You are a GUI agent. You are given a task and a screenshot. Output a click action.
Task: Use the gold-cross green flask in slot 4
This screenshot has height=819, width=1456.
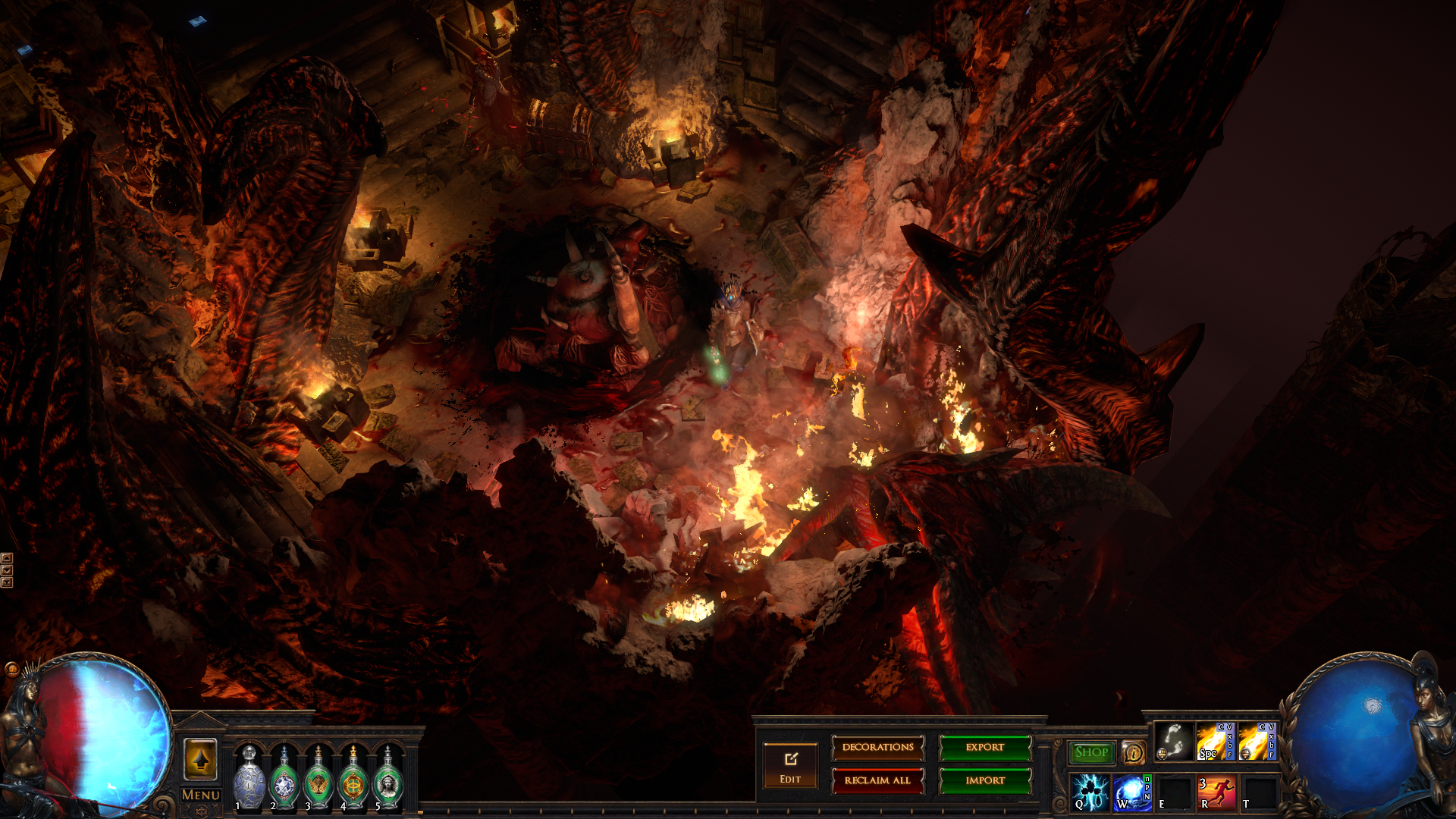coord(353,779)
